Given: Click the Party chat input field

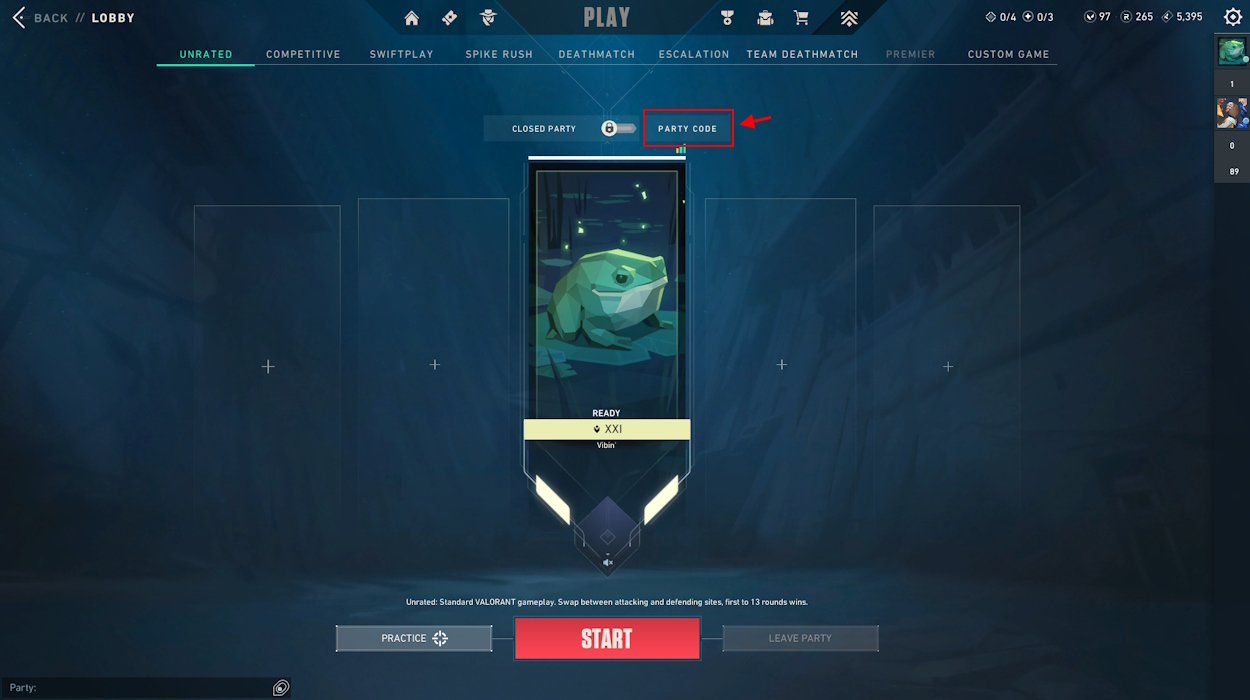Looking at the screenshot, I should click(x=140, y=688).
